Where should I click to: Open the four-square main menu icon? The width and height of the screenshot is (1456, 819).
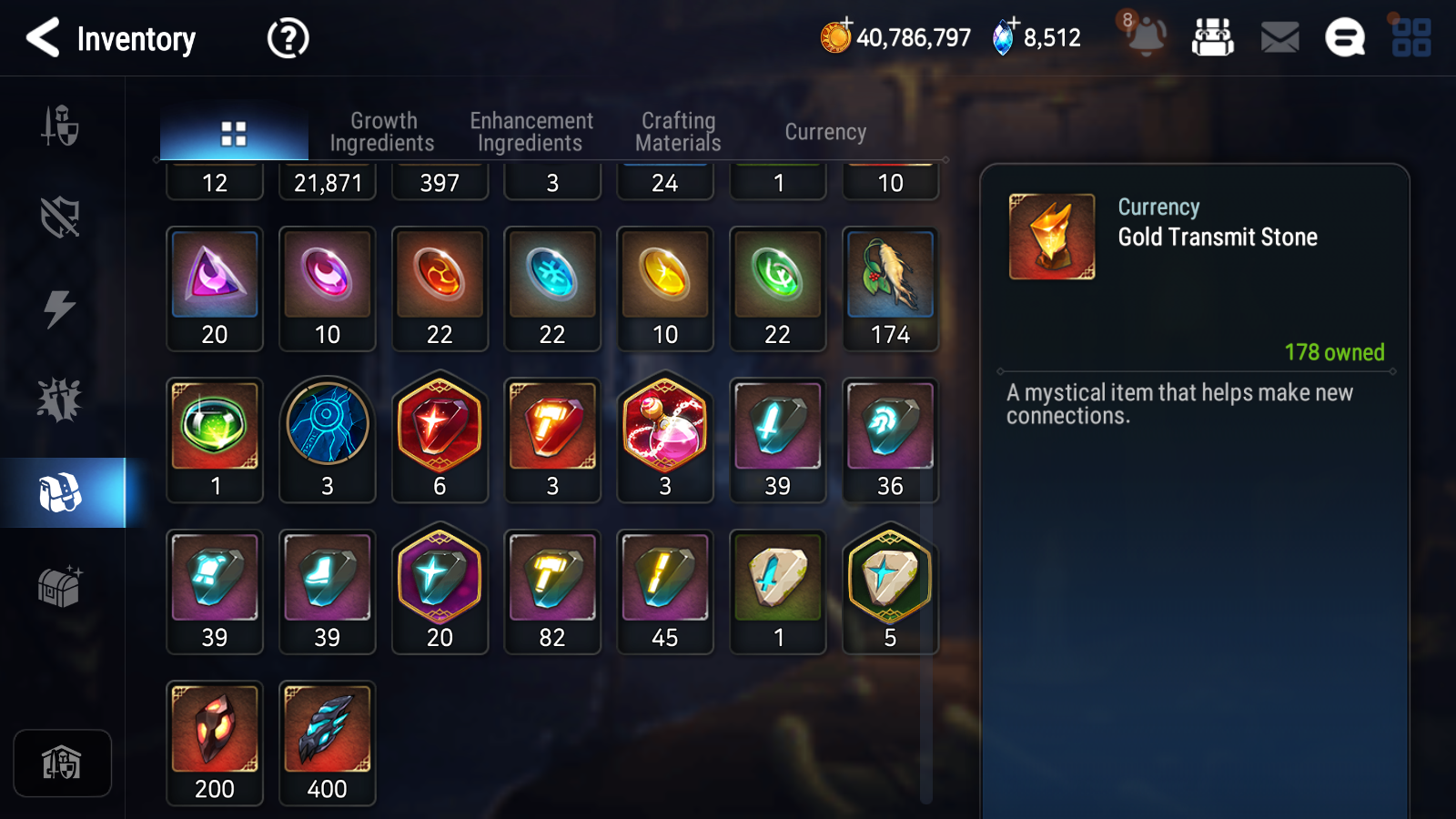[x=1410, y=38]
